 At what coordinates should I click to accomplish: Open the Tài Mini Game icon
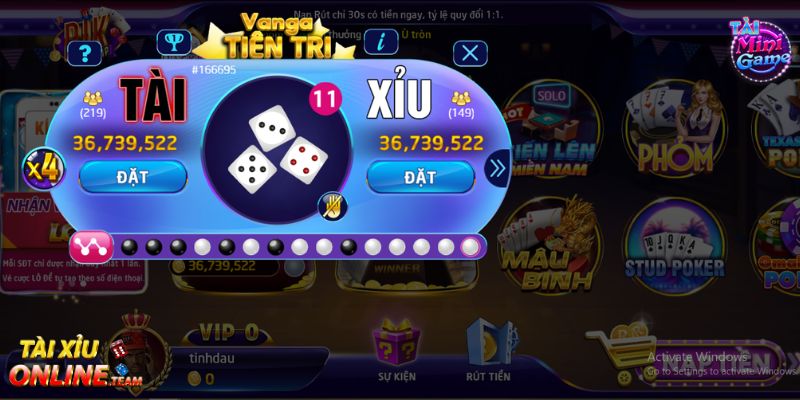tap(757, 52)
